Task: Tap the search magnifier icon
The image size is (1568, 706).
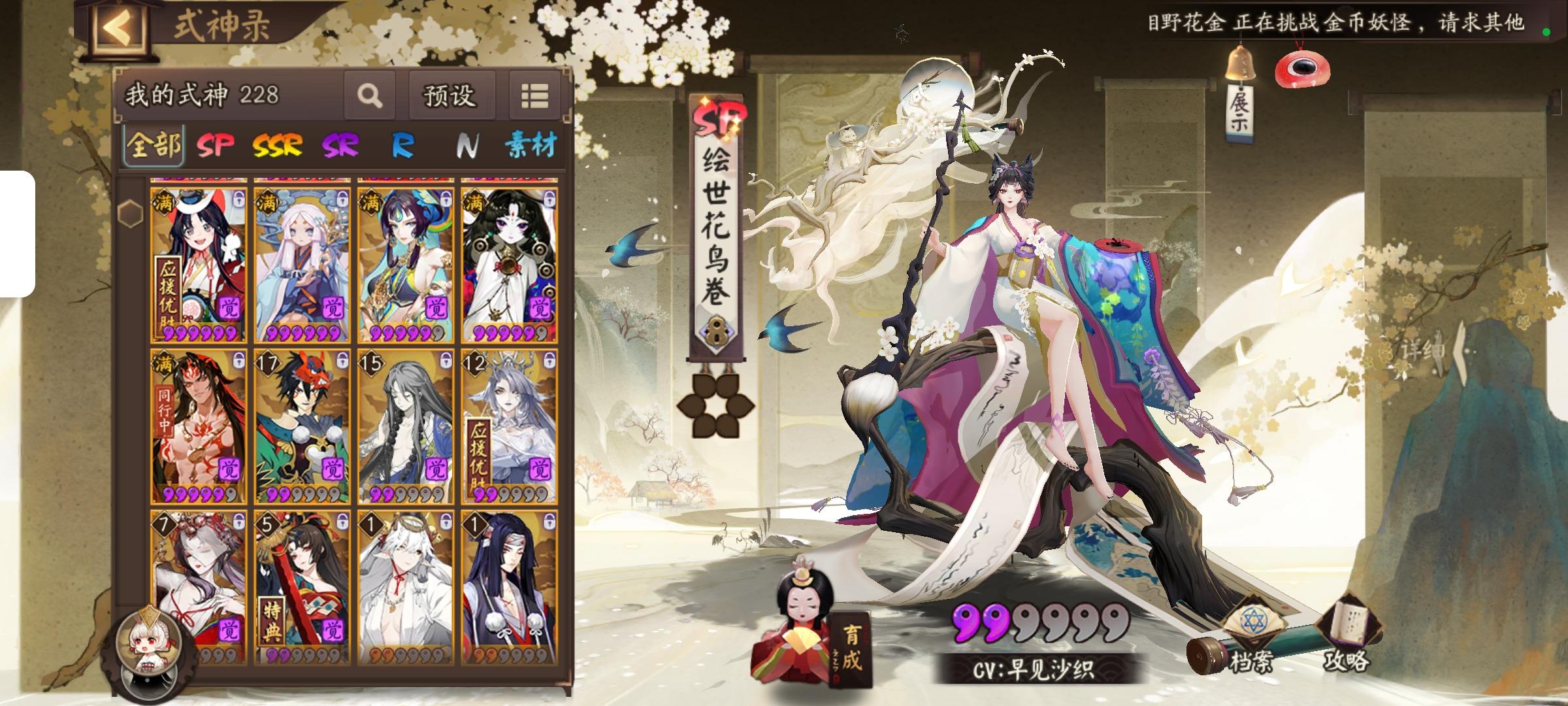Action: (x=369, y=97)
